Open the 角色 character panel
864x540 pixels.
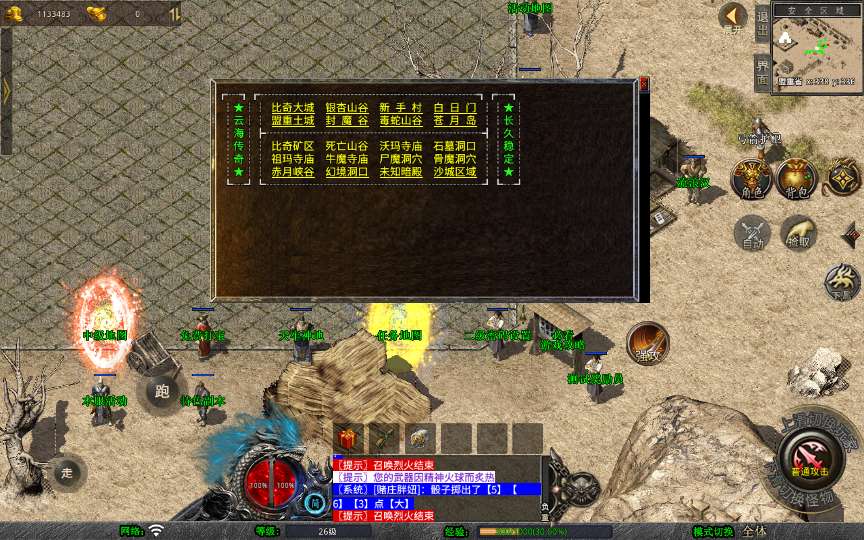pos(750,179)
